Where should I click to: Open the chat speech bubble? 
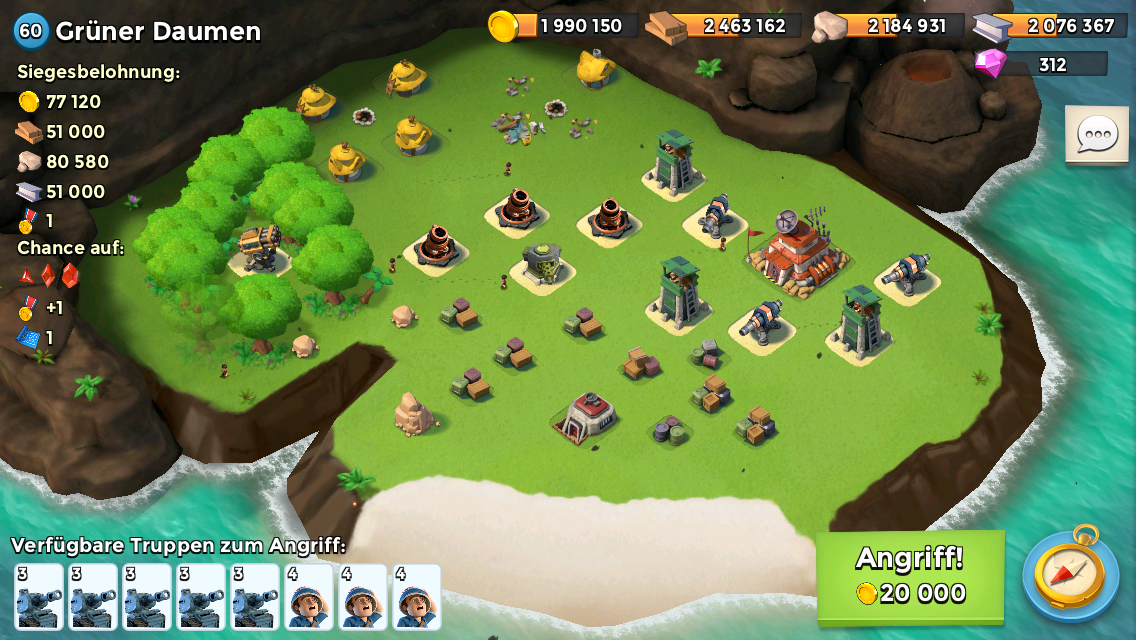(1096, 134)
